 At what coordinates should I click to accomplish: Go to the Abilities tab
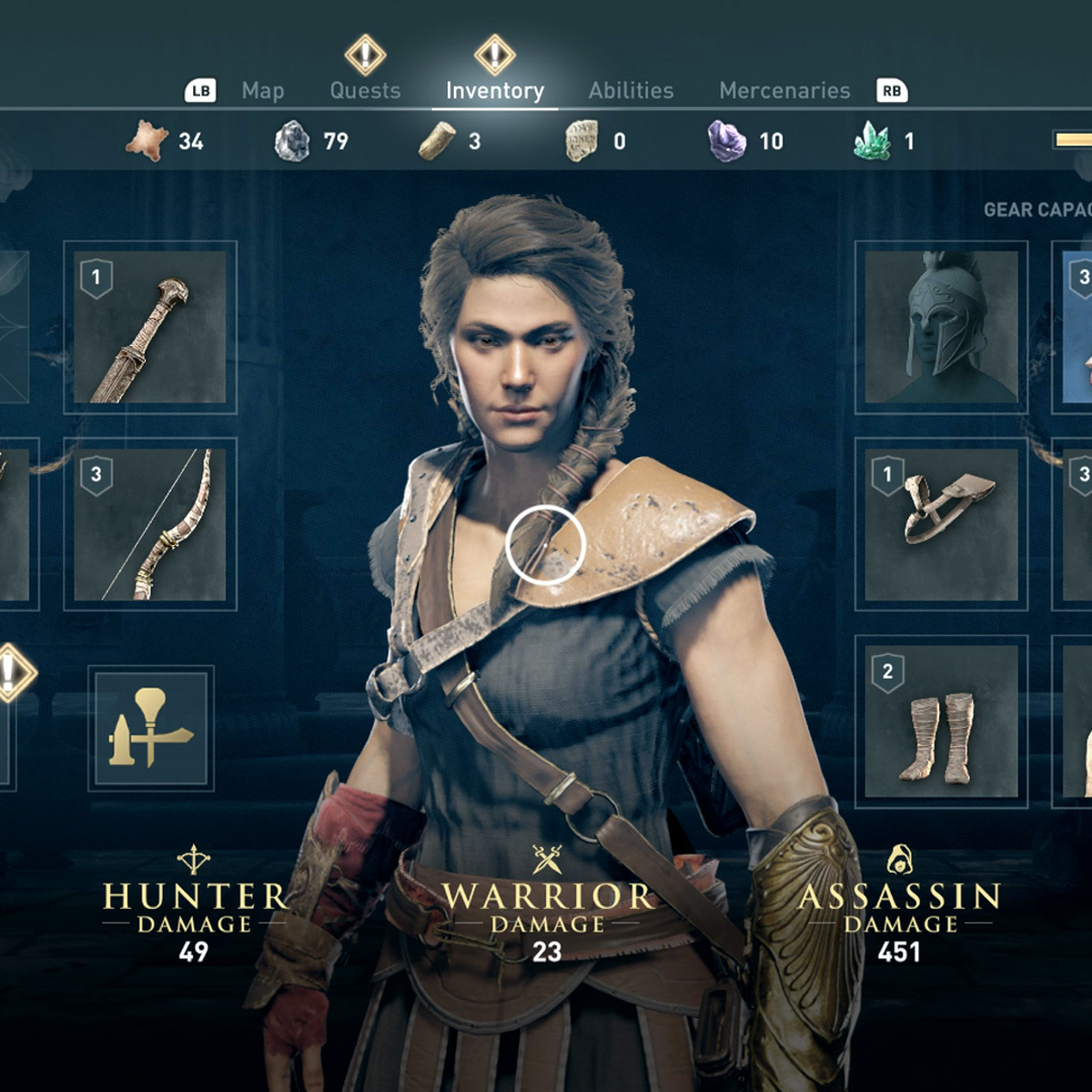pos(631,91)
